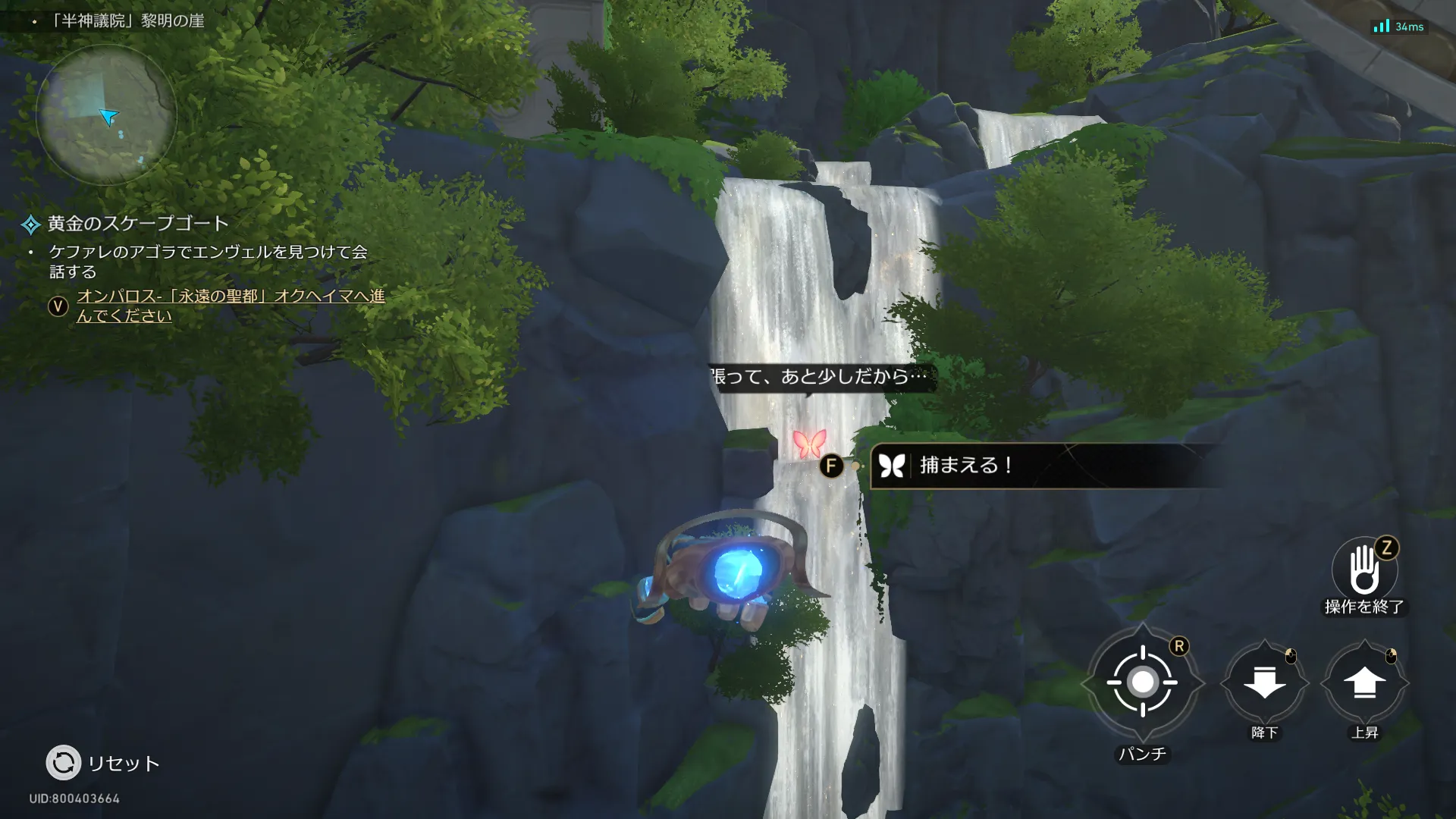
Task: Activate the パンチ punch ability
Action: pos(1142,682)
